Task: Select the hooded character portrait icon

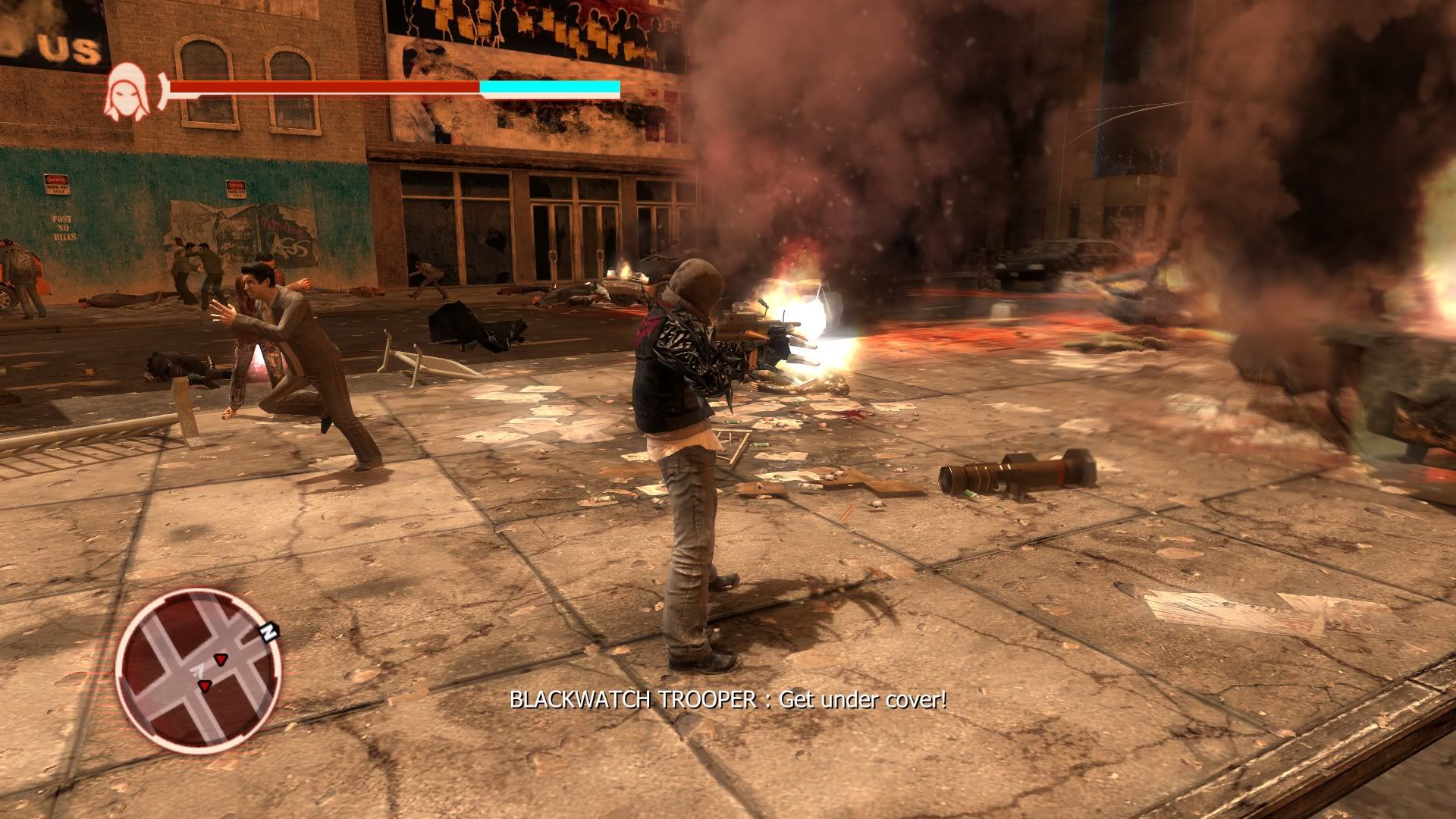Action: [122, 92]
